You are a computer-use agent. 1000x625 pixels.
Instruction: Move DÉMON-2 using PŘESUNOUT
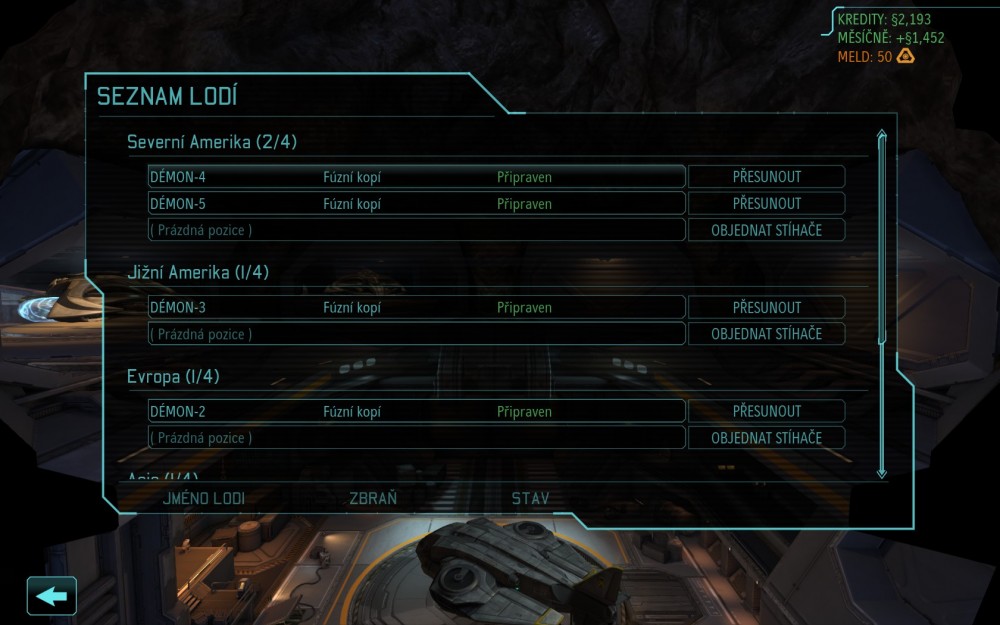[766, 411]
